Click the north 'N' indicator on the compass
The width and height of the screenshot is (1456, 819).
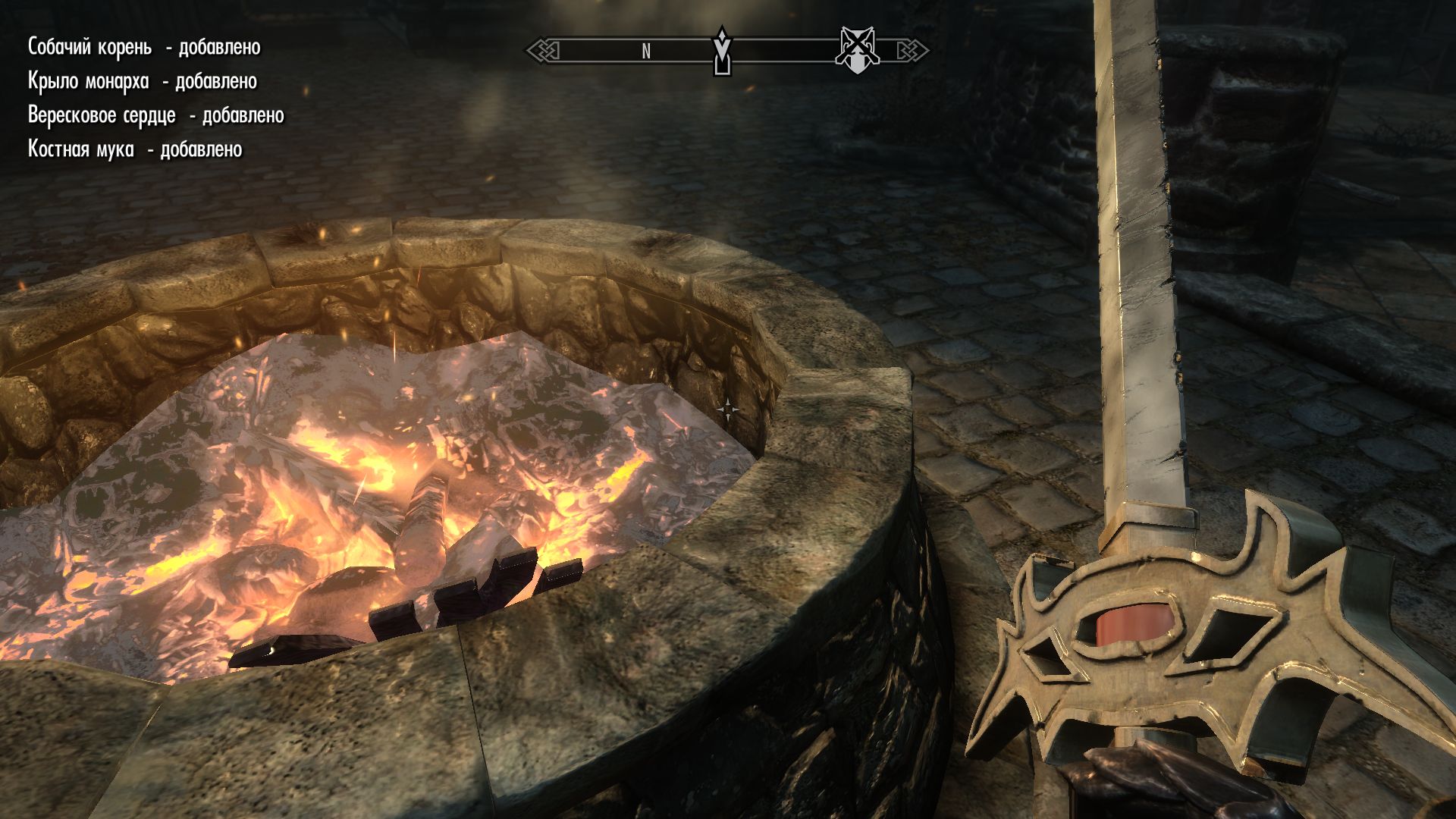[646, 52]
